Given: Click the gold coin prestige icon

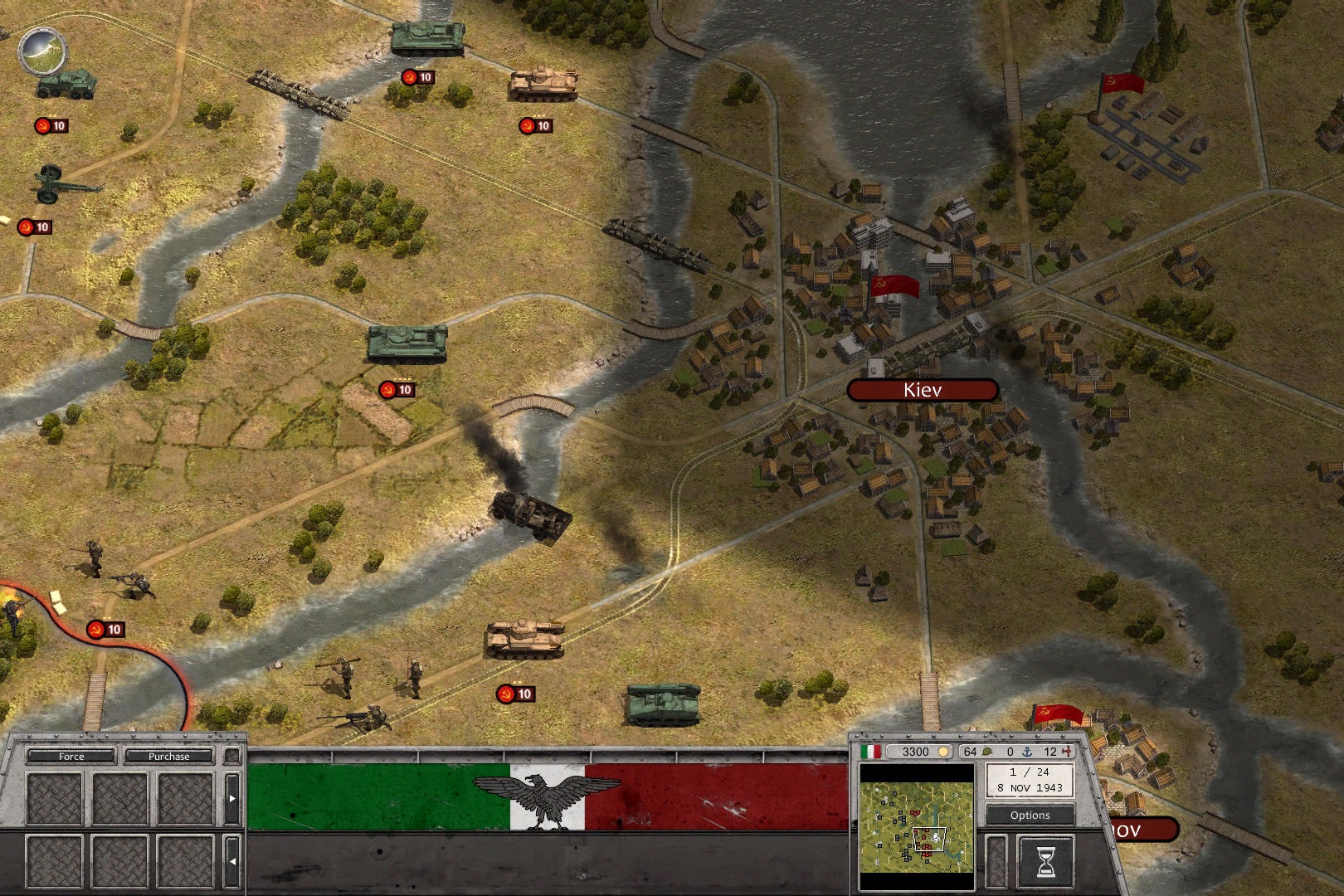Looking at the screenshot, I should pyautogui.click(x=943, y=752).
